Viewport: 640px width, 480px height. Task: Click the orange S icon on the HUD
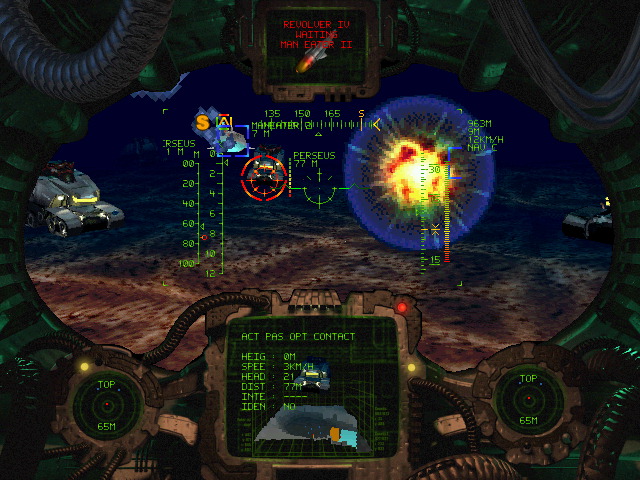pyautogui.click(x=203, y=123)
